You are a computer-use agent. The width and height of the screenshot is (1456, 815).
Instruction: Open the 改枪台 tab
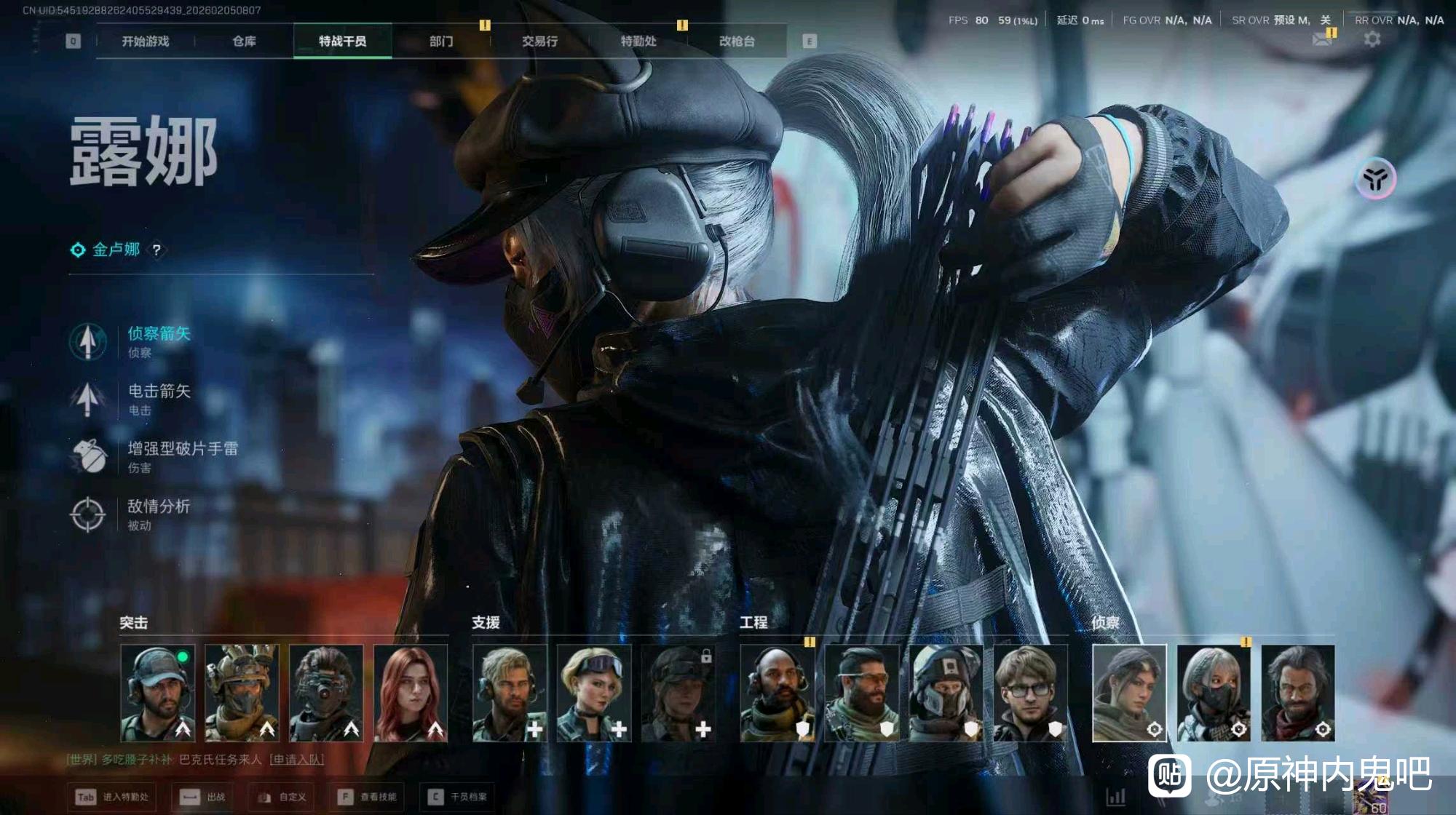[x=737, y=41]
